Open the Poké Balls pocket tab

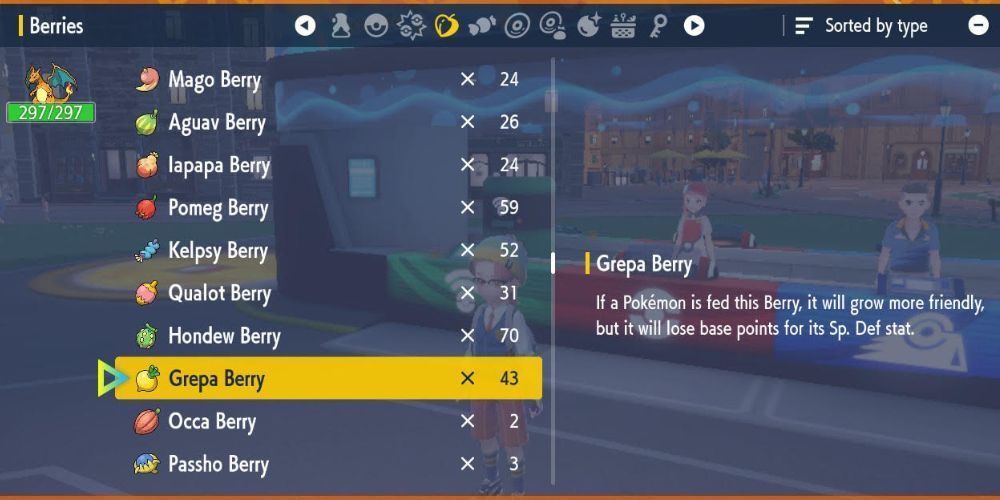click(x=376, y=26)
